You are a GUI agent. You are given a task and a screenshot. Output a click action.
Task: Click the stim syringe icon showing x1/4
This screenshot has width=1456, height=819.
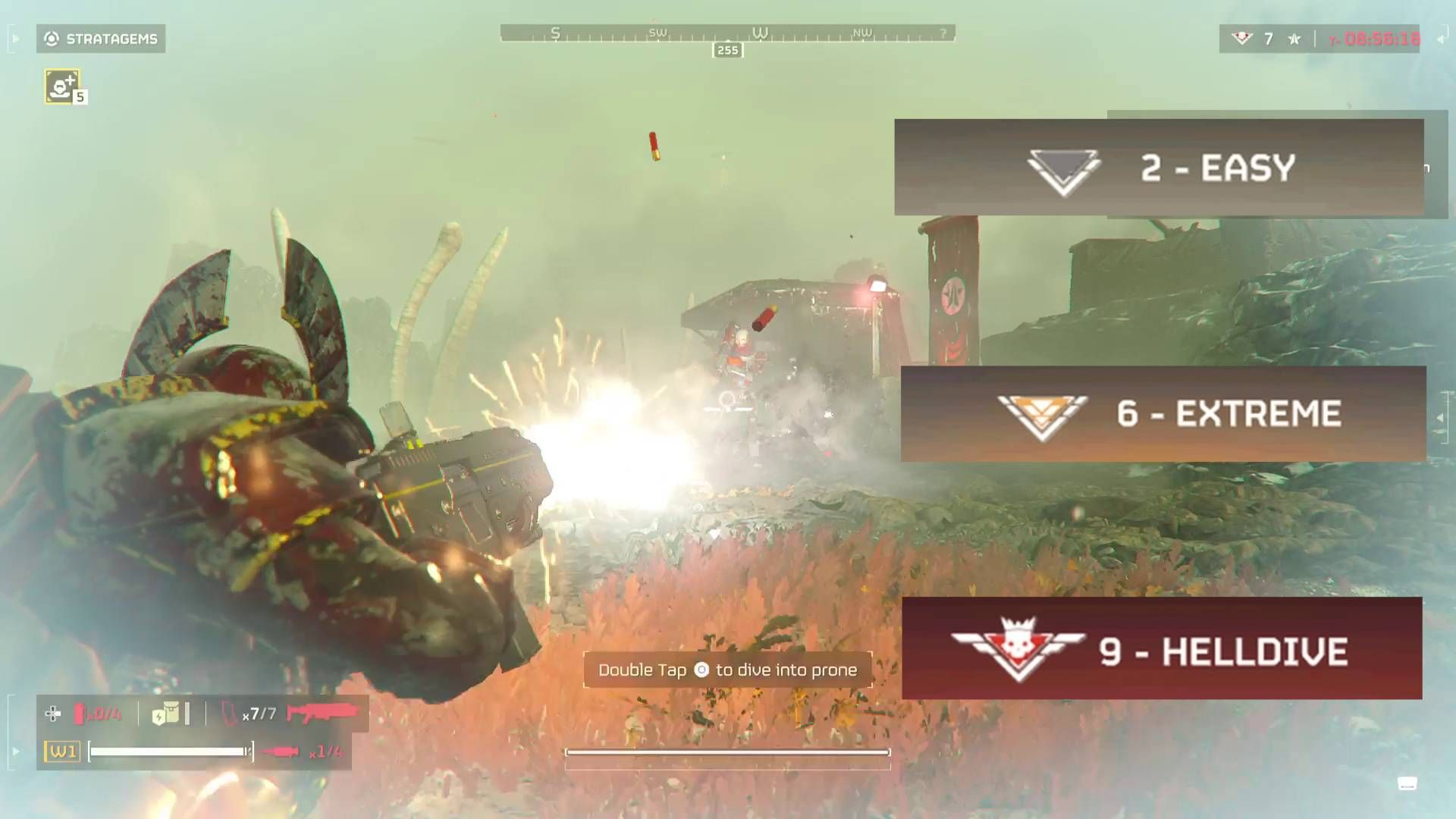[283, 753]
